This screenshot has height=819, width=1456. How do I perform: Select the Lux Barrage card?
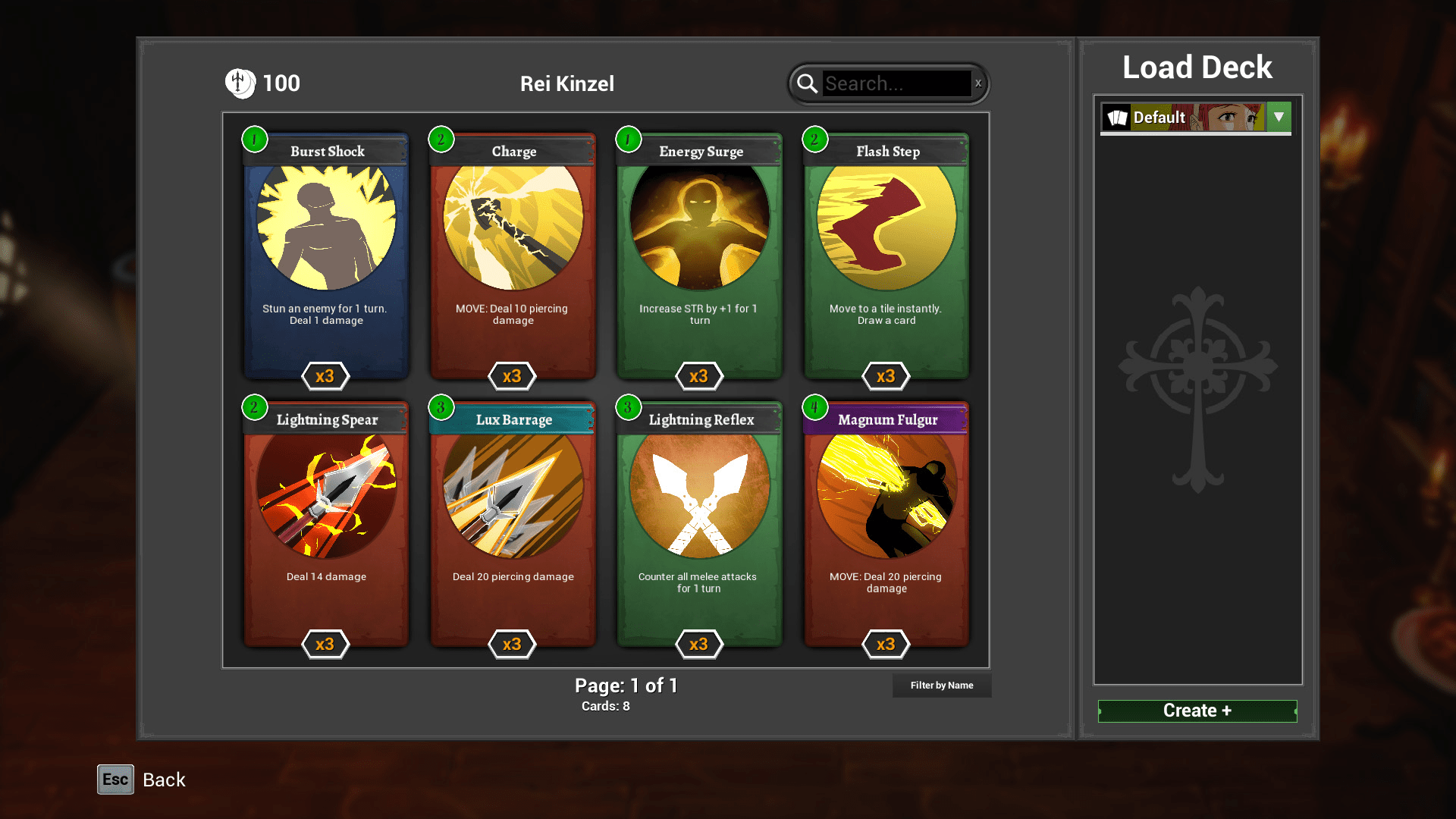point(513,525)
